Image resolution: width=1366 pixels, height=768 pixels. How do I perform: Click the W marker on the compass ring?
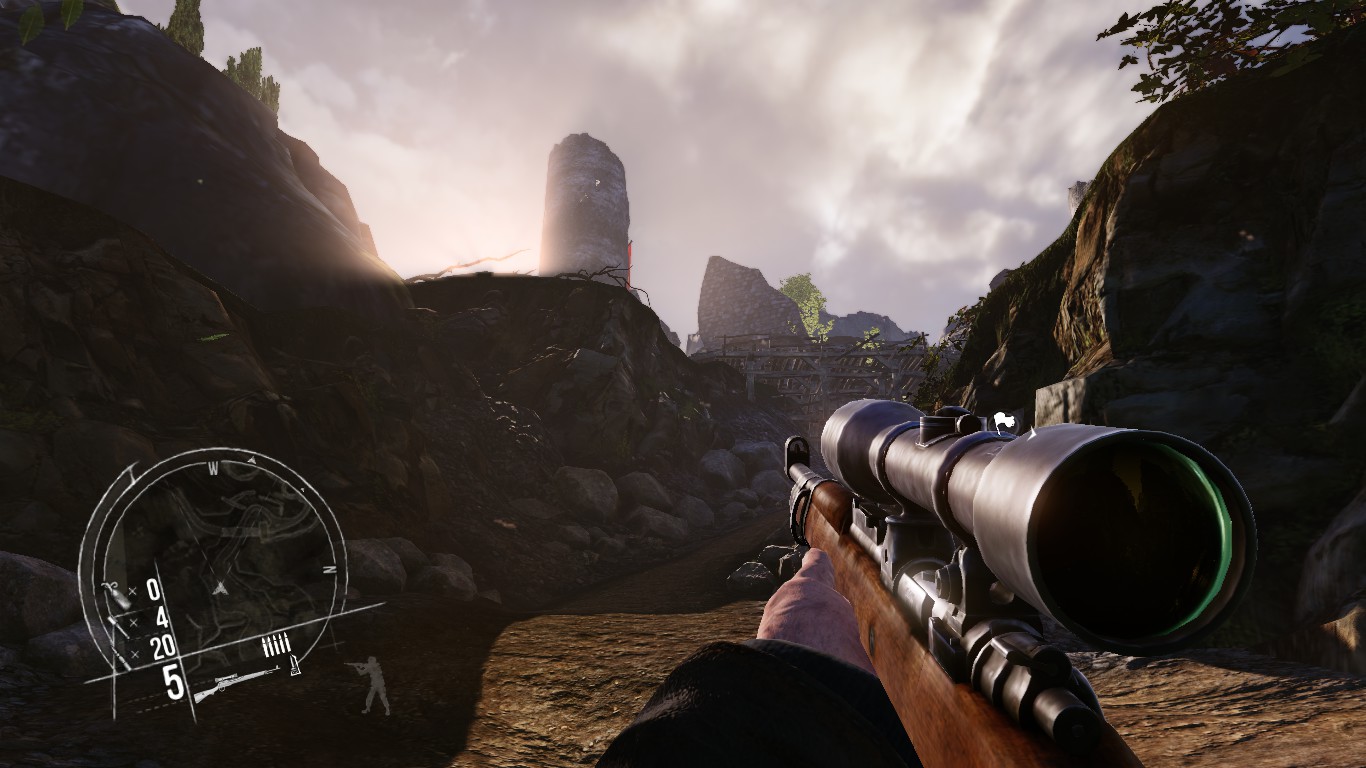tap(215, 467)
